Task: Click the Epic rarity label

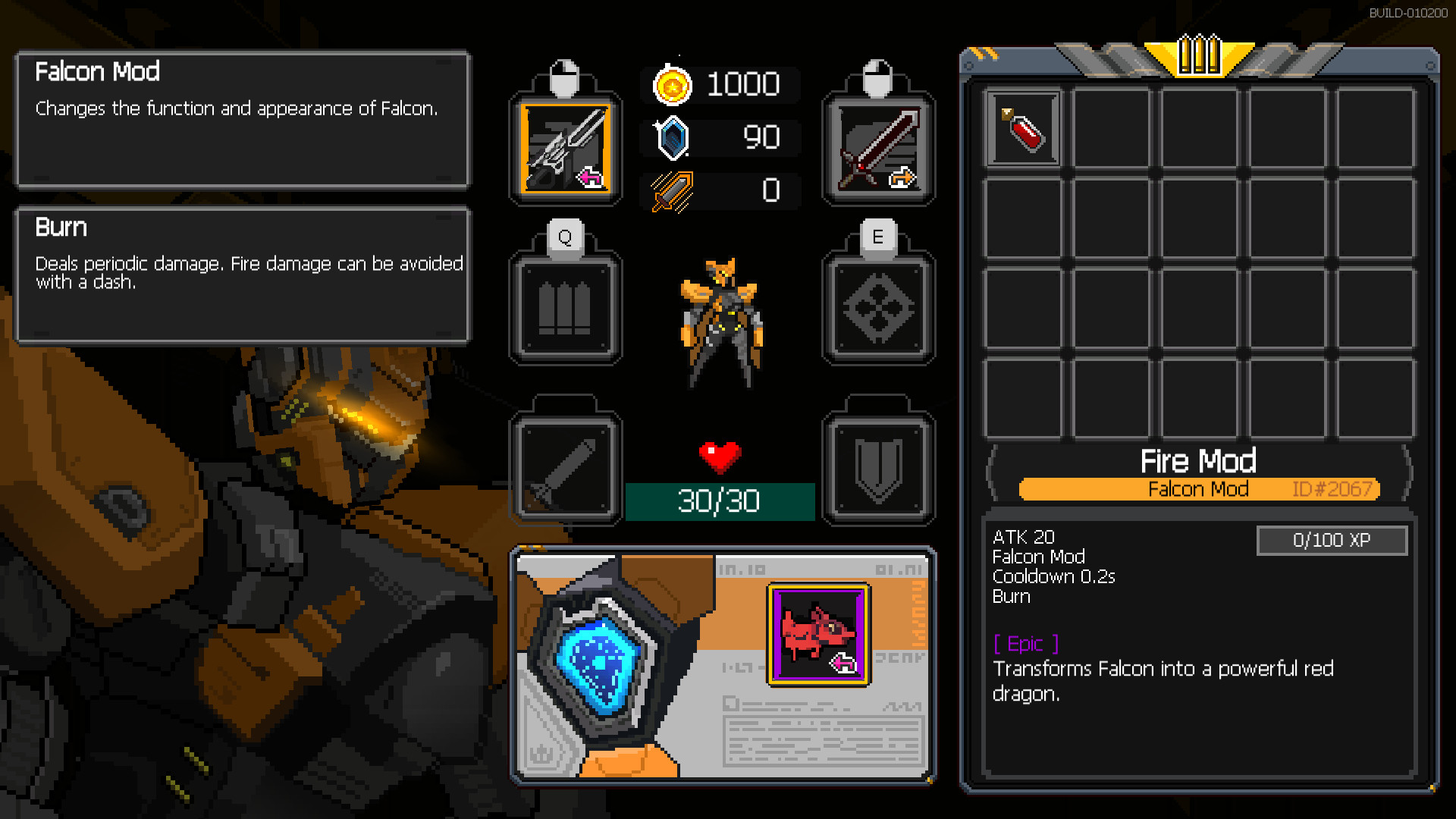Action: point(1024,644)
